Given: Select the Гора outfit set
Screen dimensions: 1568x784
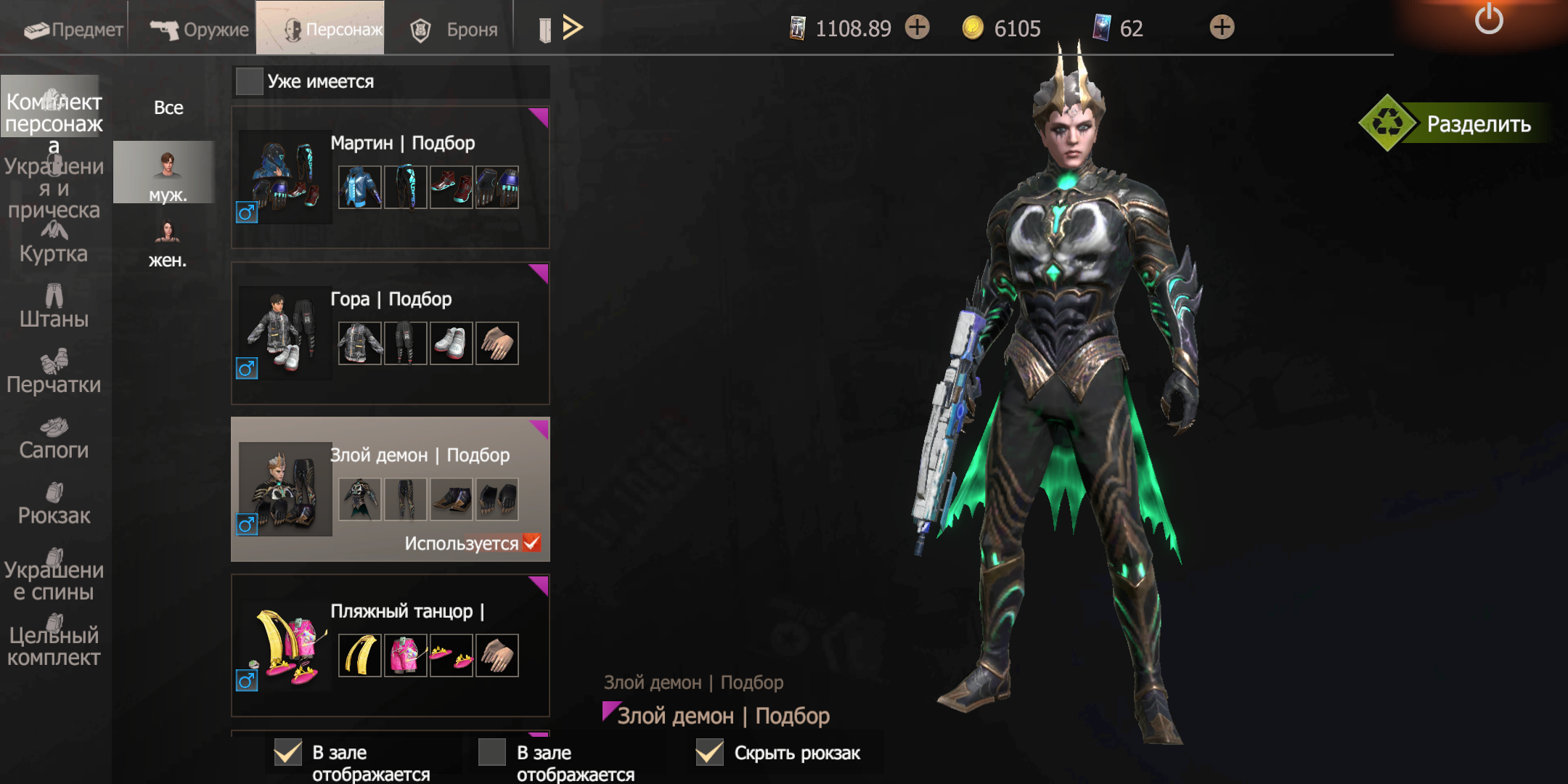Looking at the screenshot, I should click(390, 333).
